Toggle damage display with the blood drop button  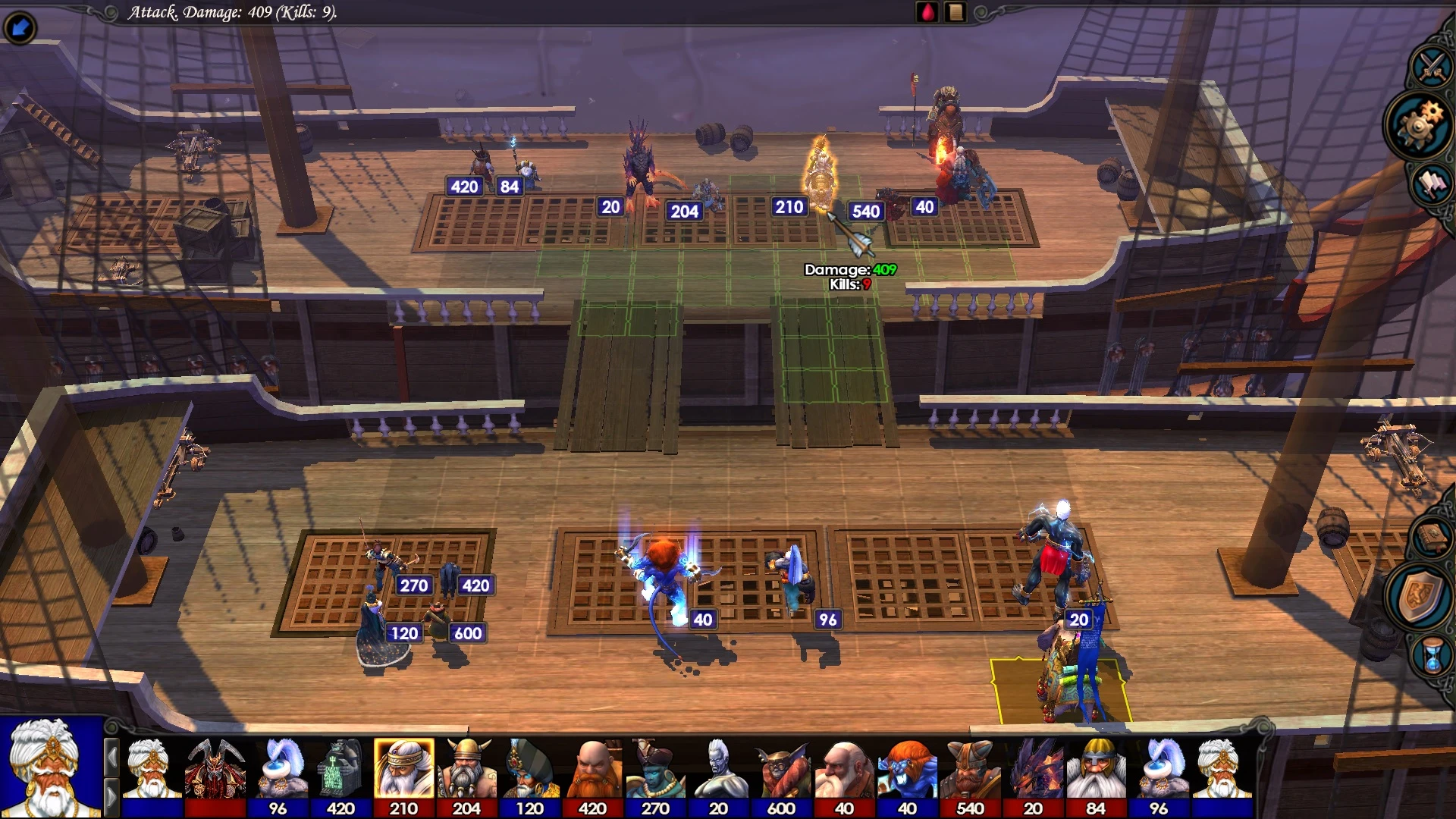pos(927,13)
